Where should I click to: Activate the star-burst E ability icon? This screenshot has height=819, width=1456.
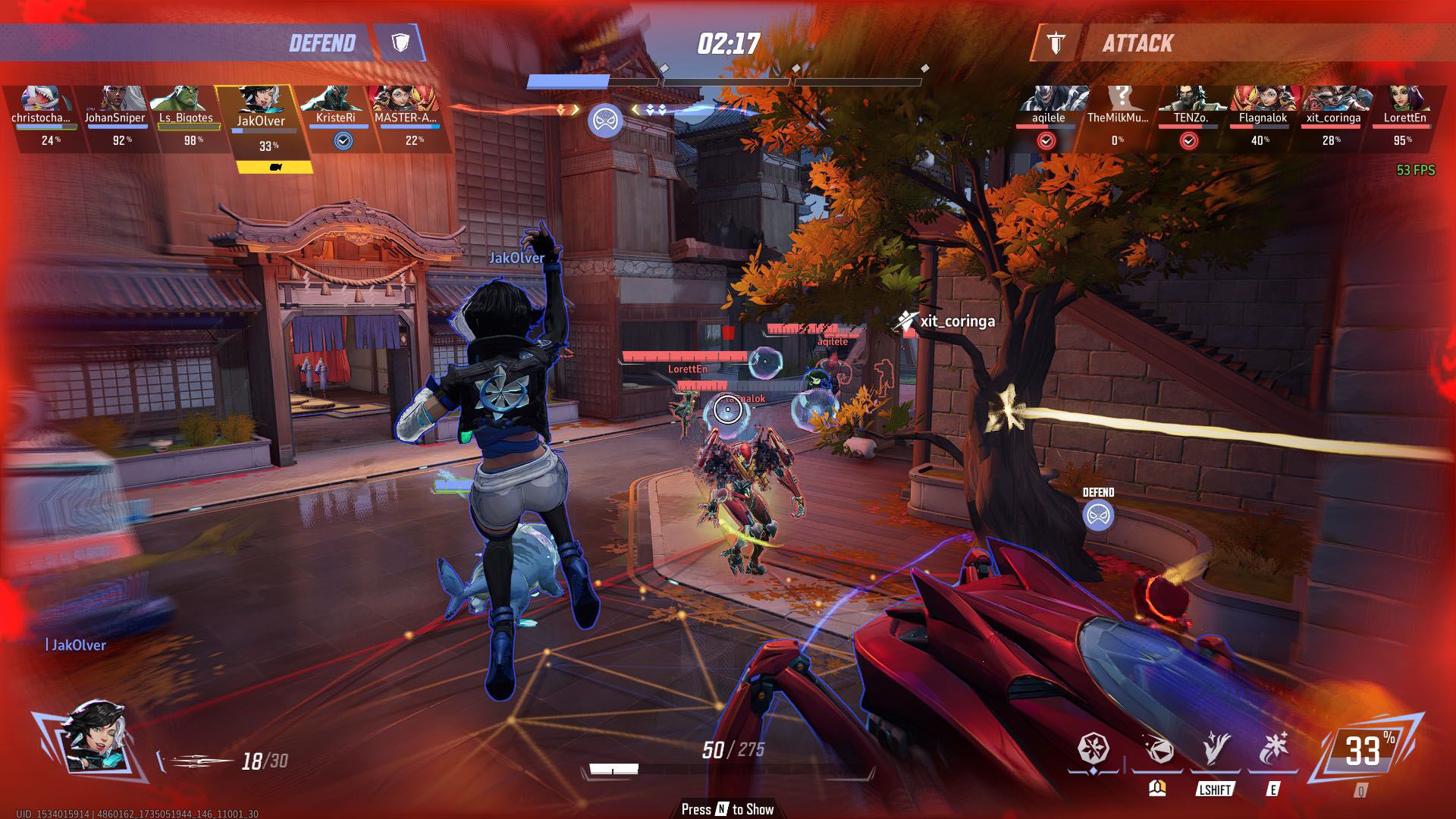pos(1273,749)
